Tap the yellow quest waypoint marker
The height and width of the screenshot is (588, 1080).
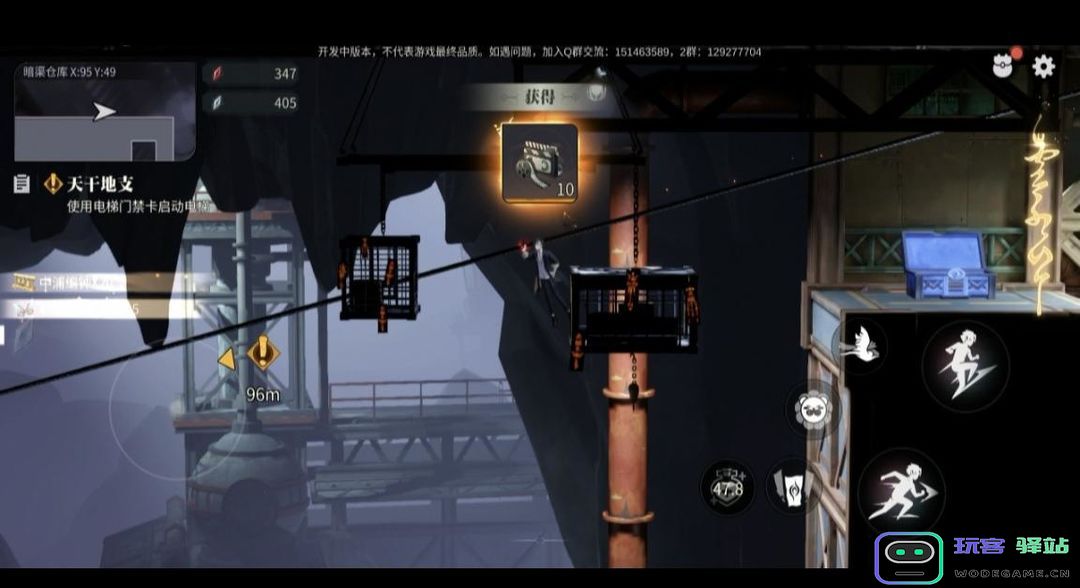click(262, 352)
